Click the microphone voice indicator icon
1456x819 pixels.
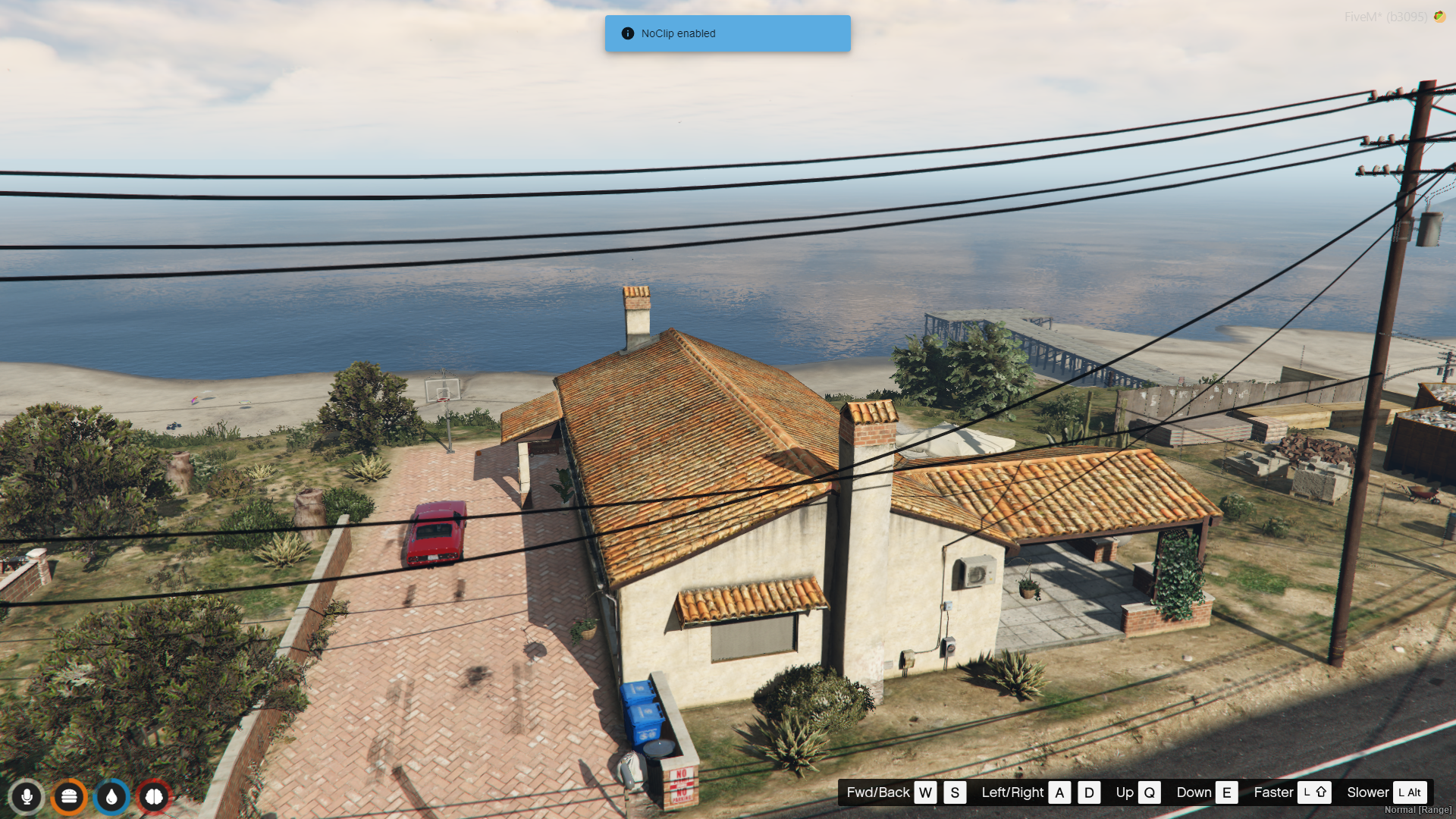(27, 796)
